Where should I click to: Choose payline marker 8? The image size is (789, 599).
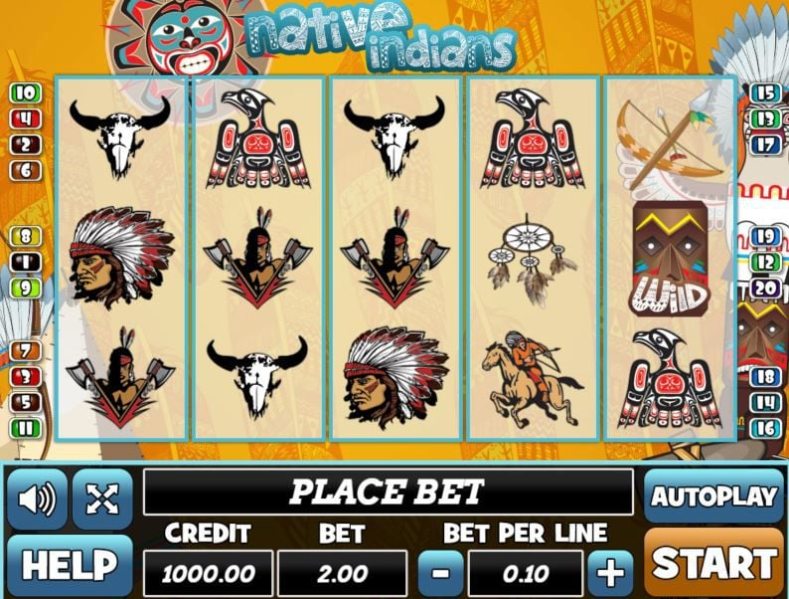click(x=25, y=237)
